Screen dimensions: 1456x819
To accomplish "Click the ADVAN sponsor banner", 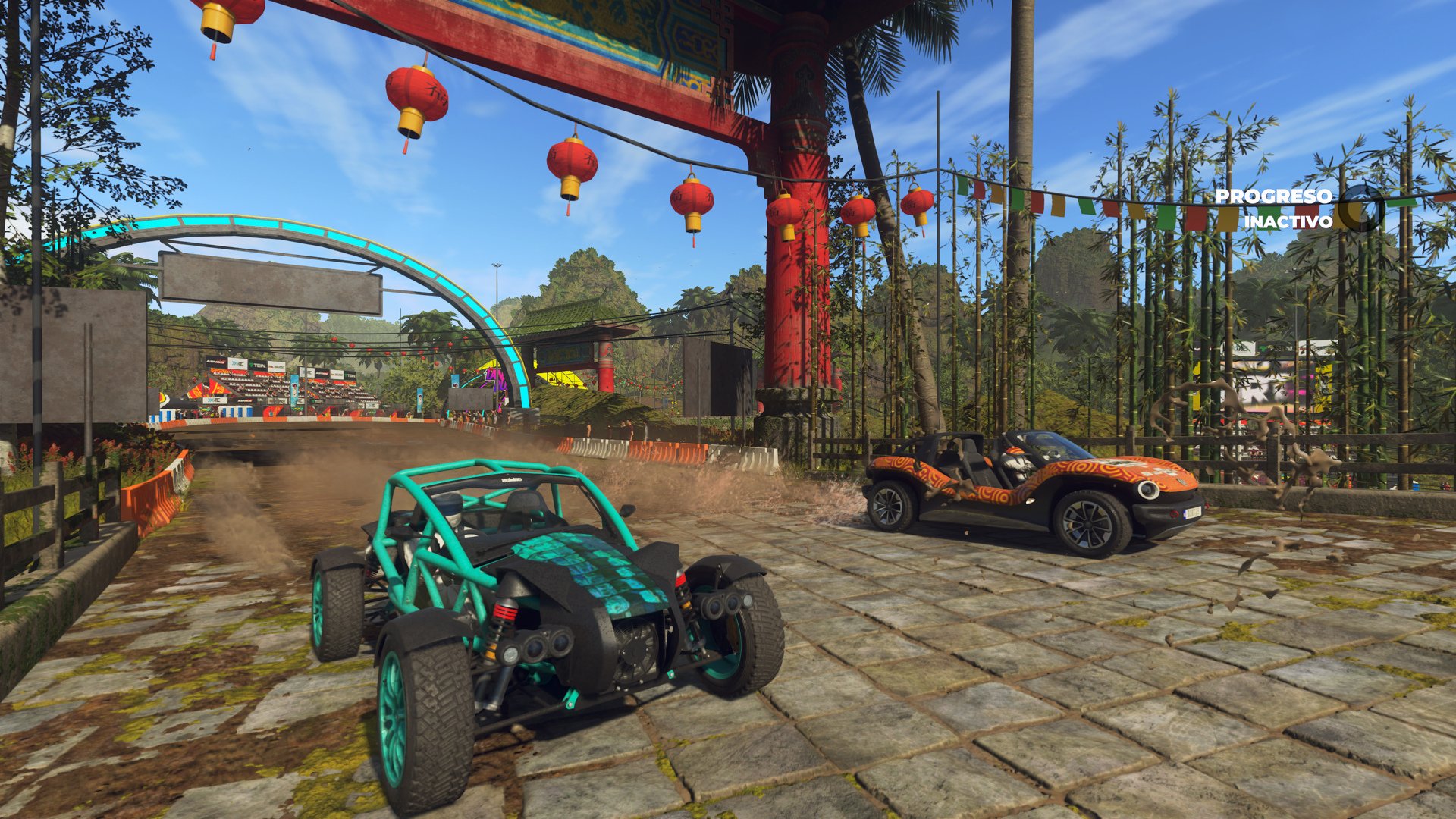I will (217, 361).
